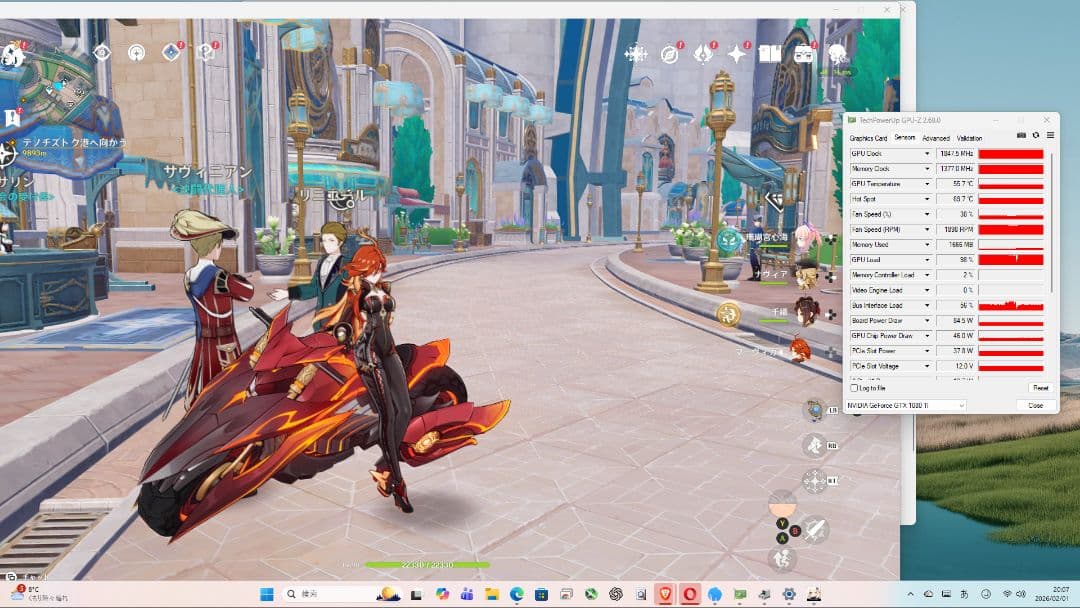Select the tracked quest objective marker

pos(9,153)
